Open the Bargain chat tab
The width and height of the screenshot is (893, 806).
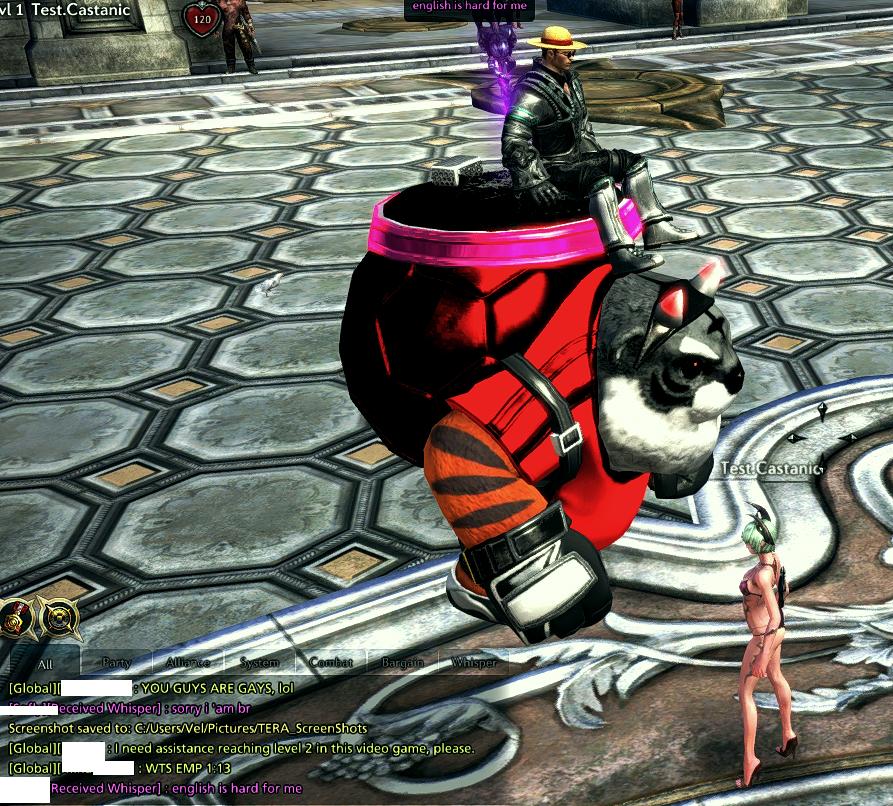(x=402, y=663)
